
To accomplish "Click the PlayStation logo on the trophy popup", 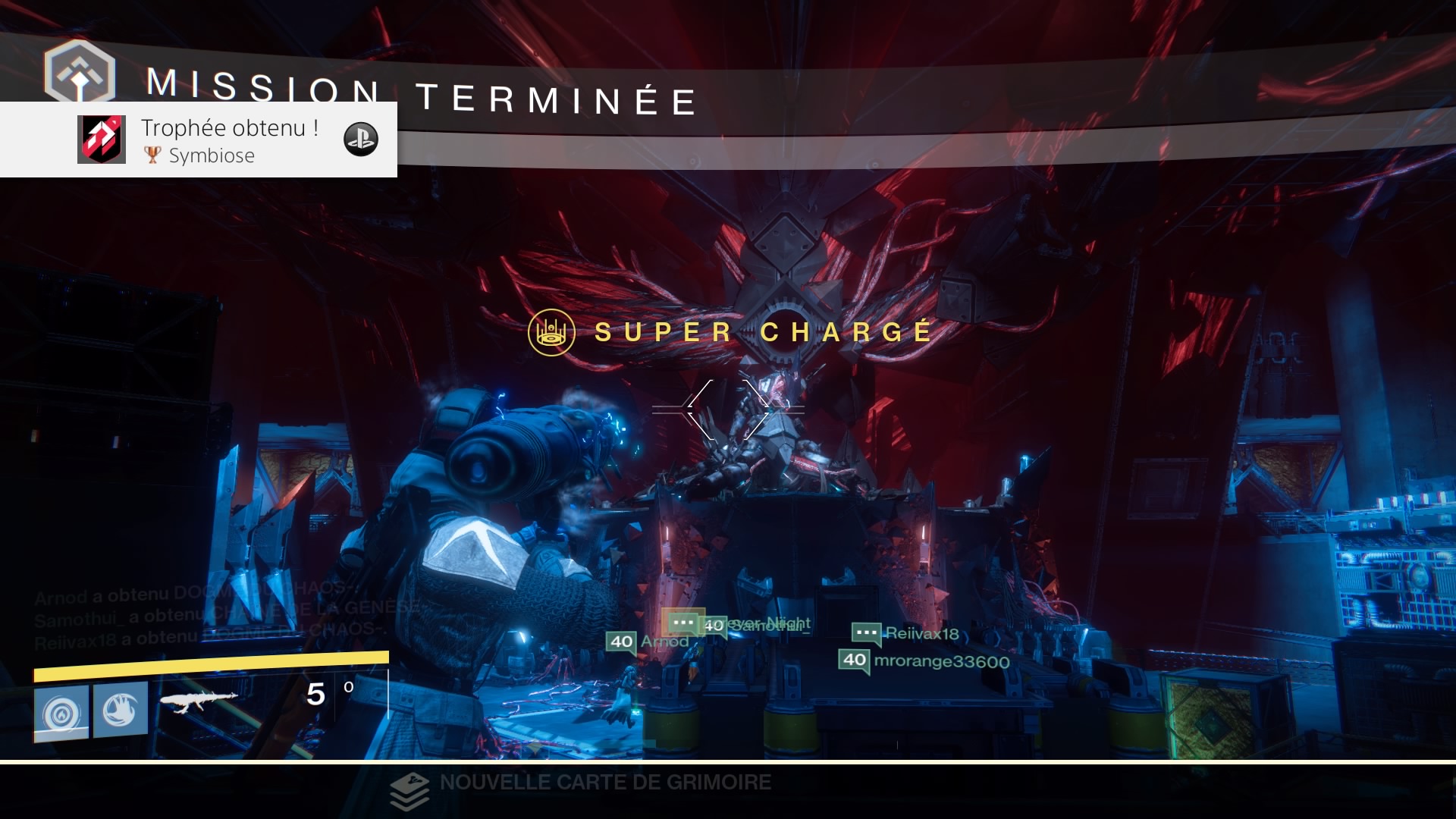I will pos(361,139).
